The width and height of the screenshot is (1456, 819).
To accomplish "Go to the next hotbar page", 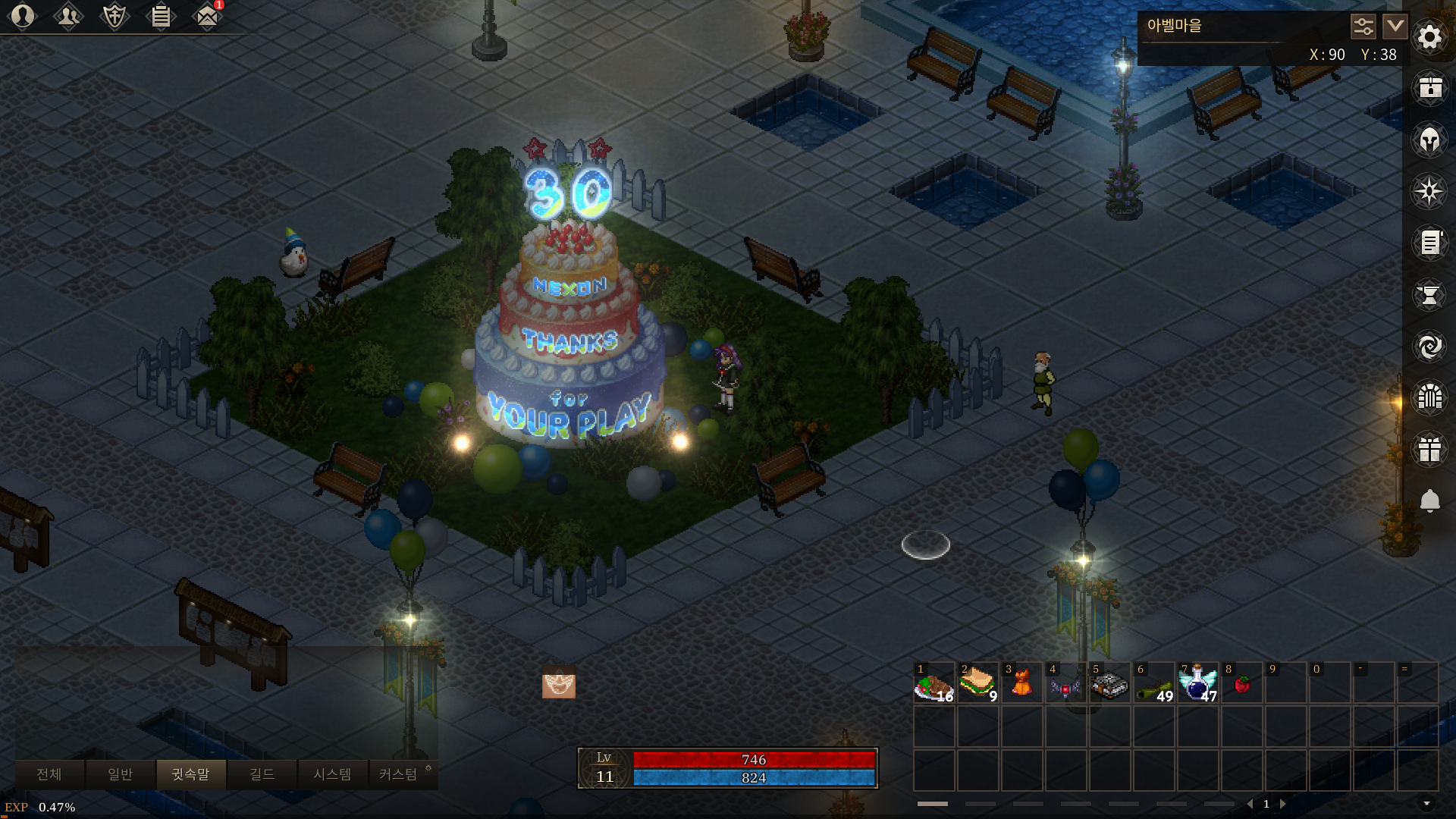I will [x=1283, y=804].
